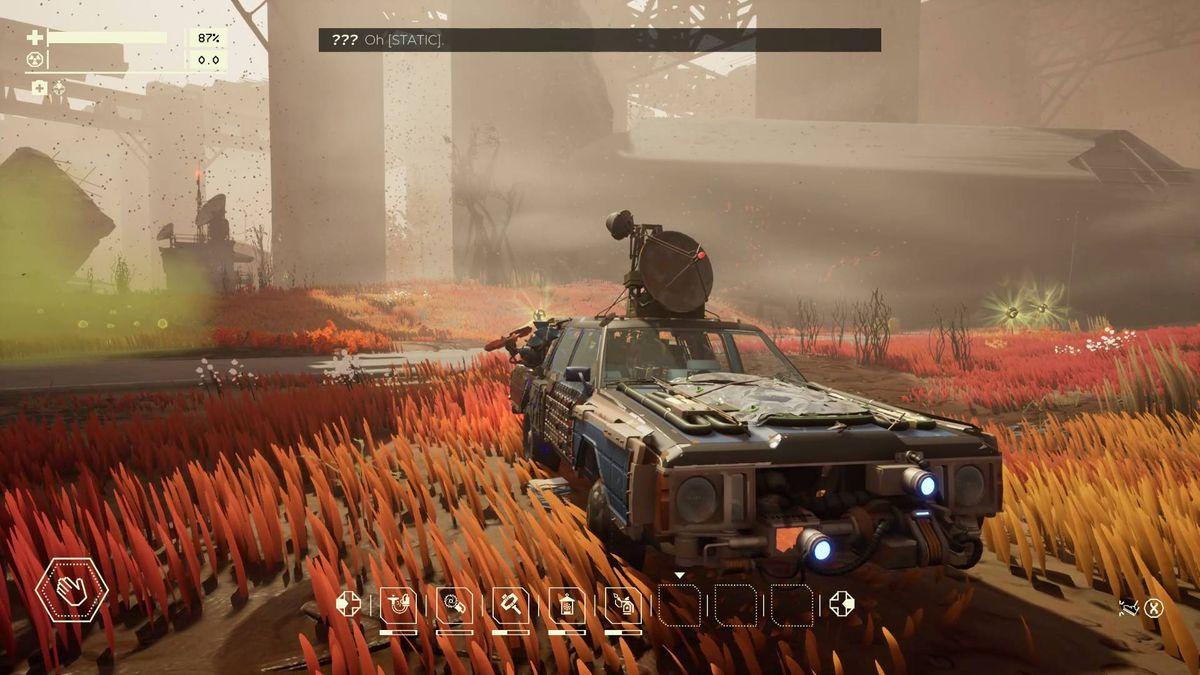1200x675 pixels.
Task: Equip the circular saw scrapper tool
Action: point(454,605)
